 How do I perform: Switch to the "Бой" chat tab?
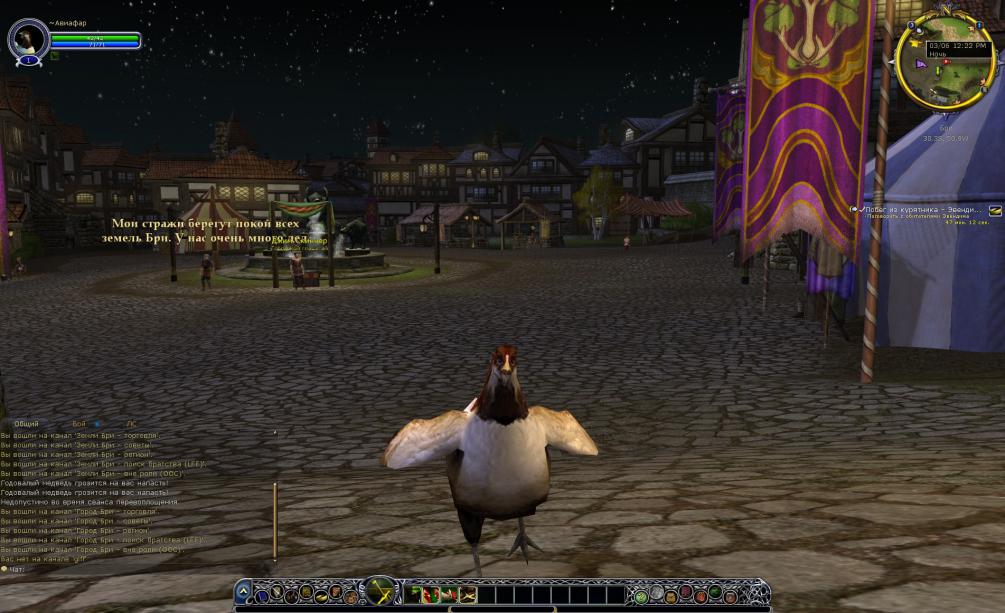tap(78, 424)
